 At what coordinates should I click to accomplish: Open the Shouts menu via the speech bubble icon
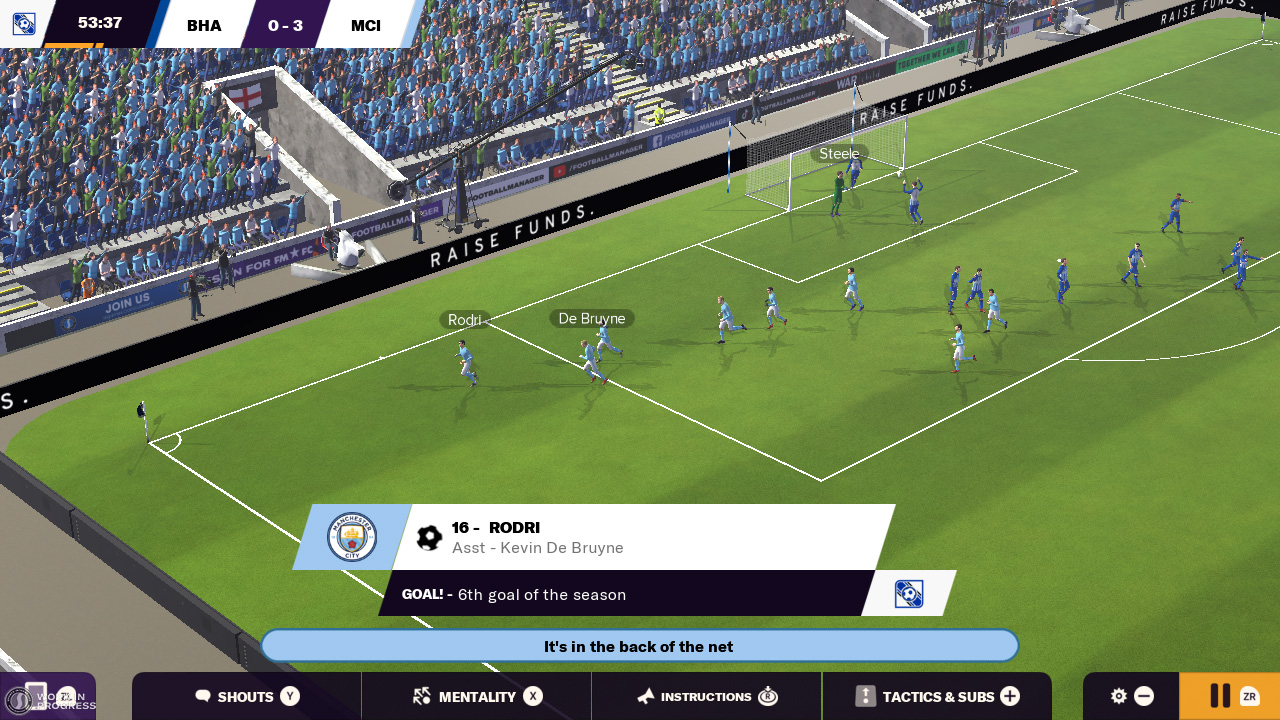point(204,697)
